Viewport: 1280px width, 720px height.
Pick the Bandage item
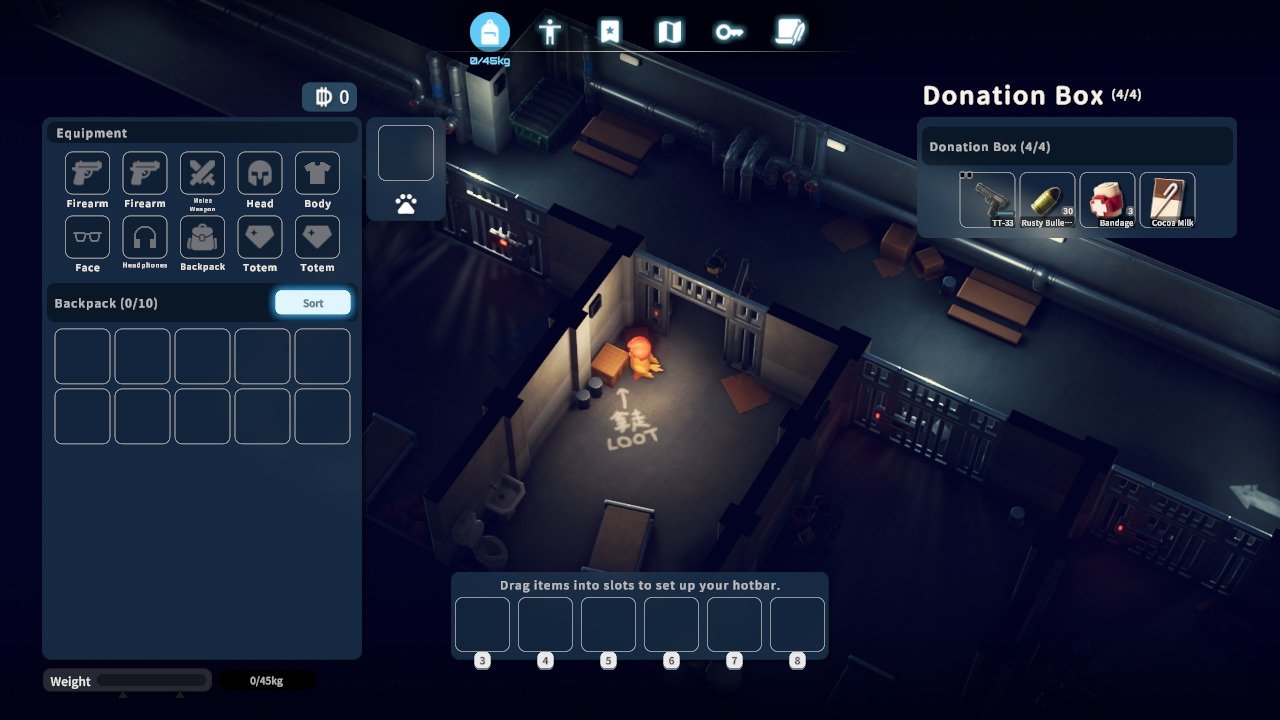1107,199
